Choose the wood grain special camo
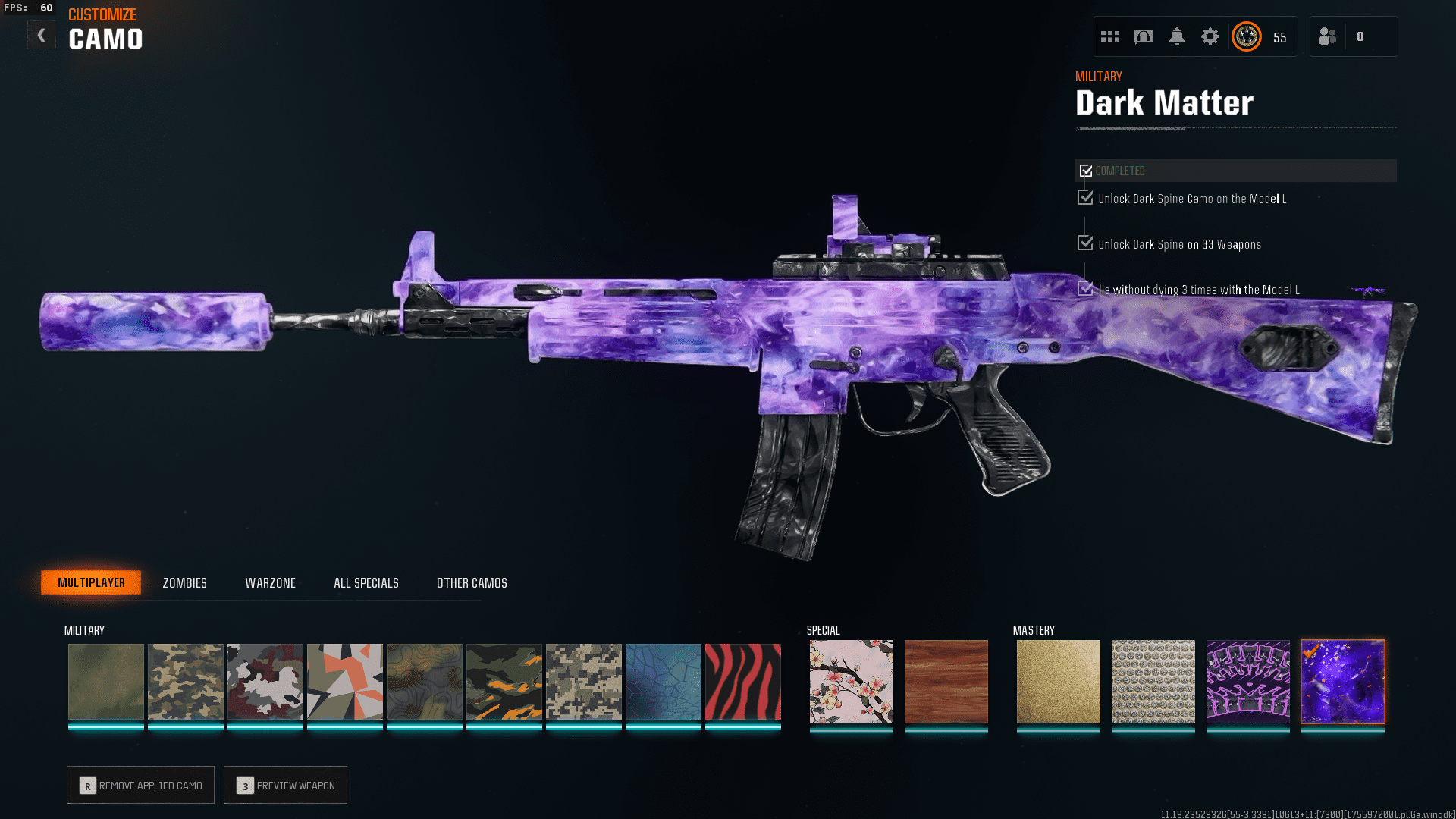 946,681
